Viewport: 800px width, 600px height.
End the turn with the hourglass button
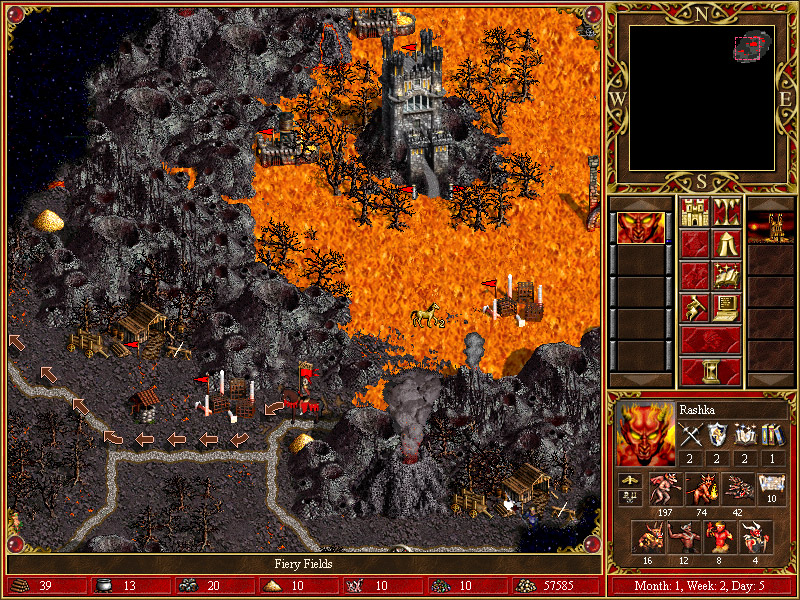click(711, 371)
